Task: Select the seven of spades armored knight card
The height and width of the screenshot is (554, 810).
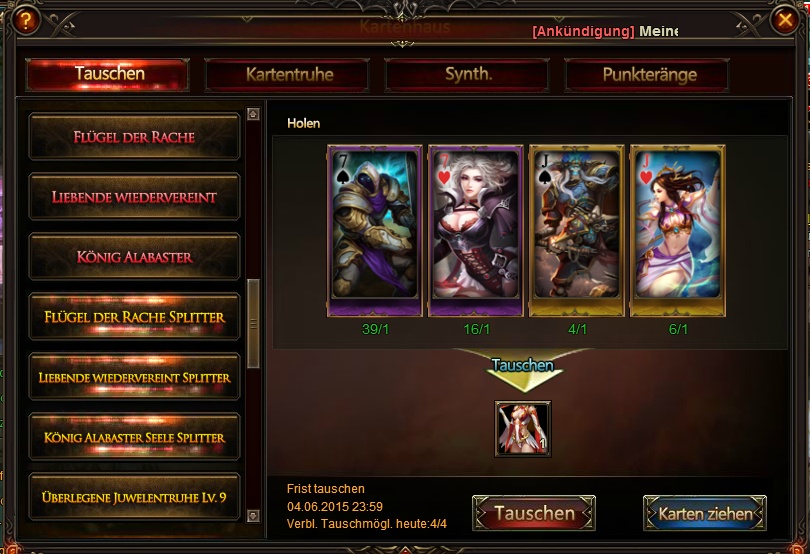Action: point(373,231)
